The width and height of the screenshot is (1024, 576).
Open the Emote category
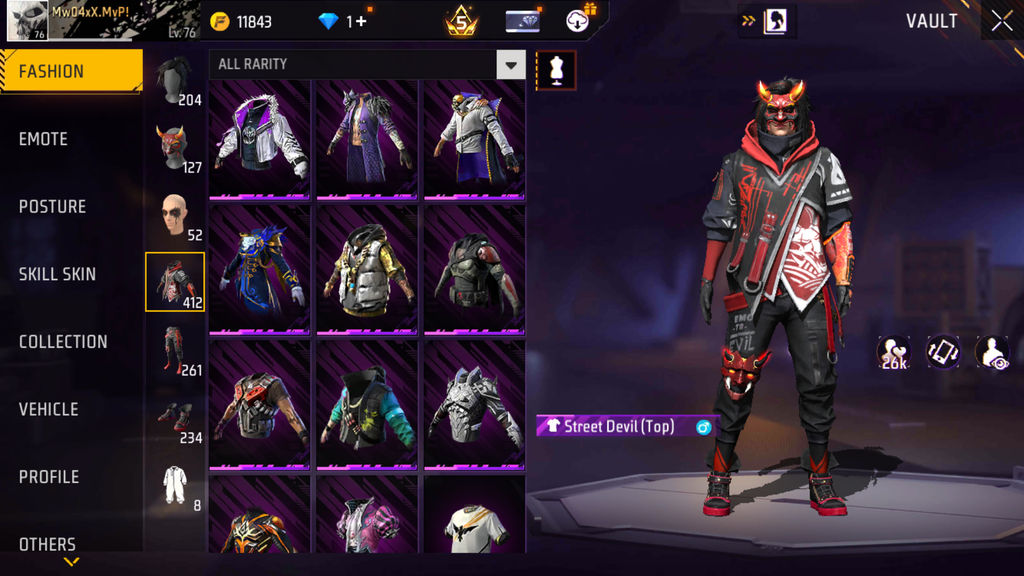44,139
